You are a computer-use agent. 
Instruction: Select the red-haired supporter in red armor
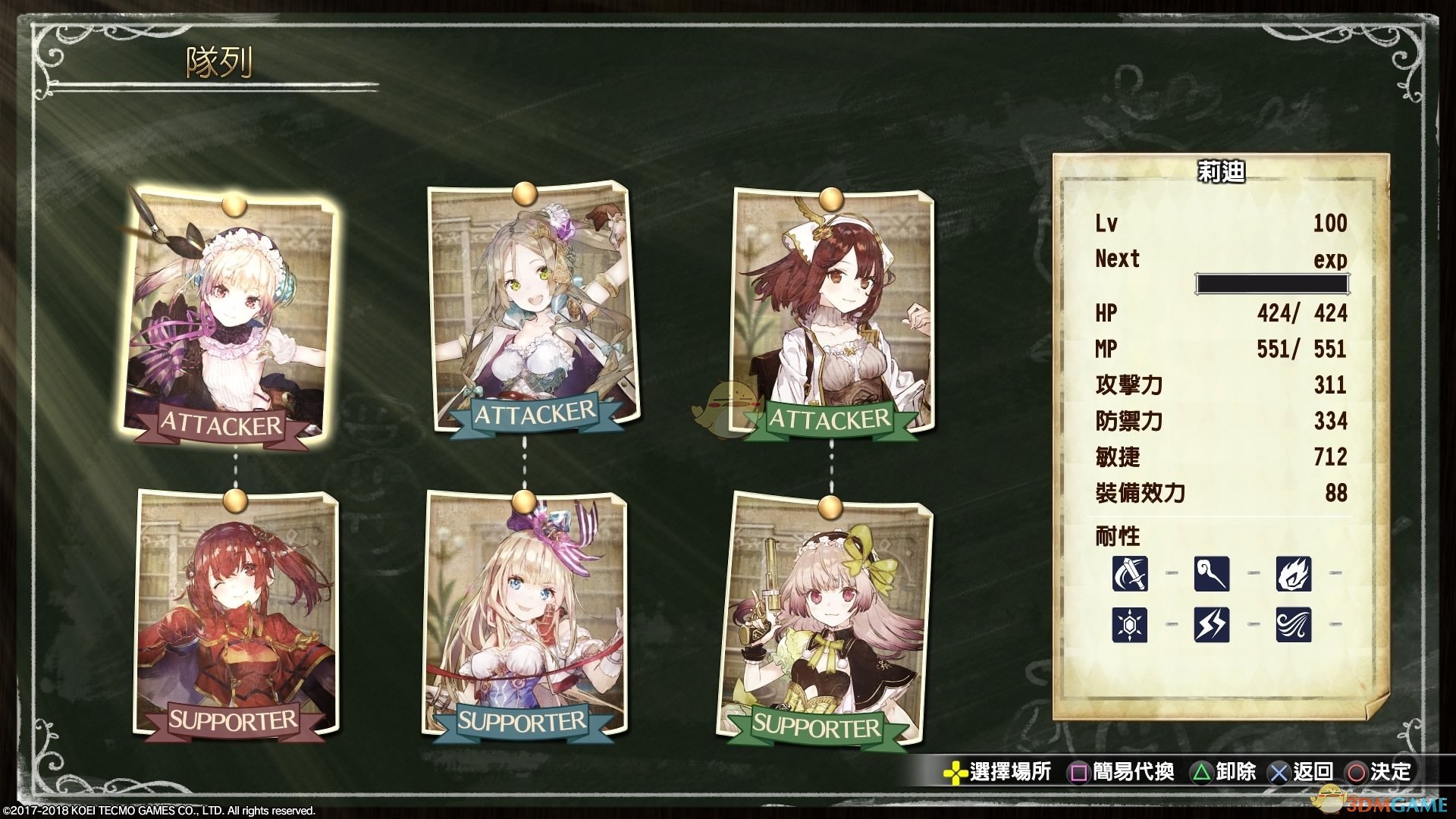click(x=235, y=614)
